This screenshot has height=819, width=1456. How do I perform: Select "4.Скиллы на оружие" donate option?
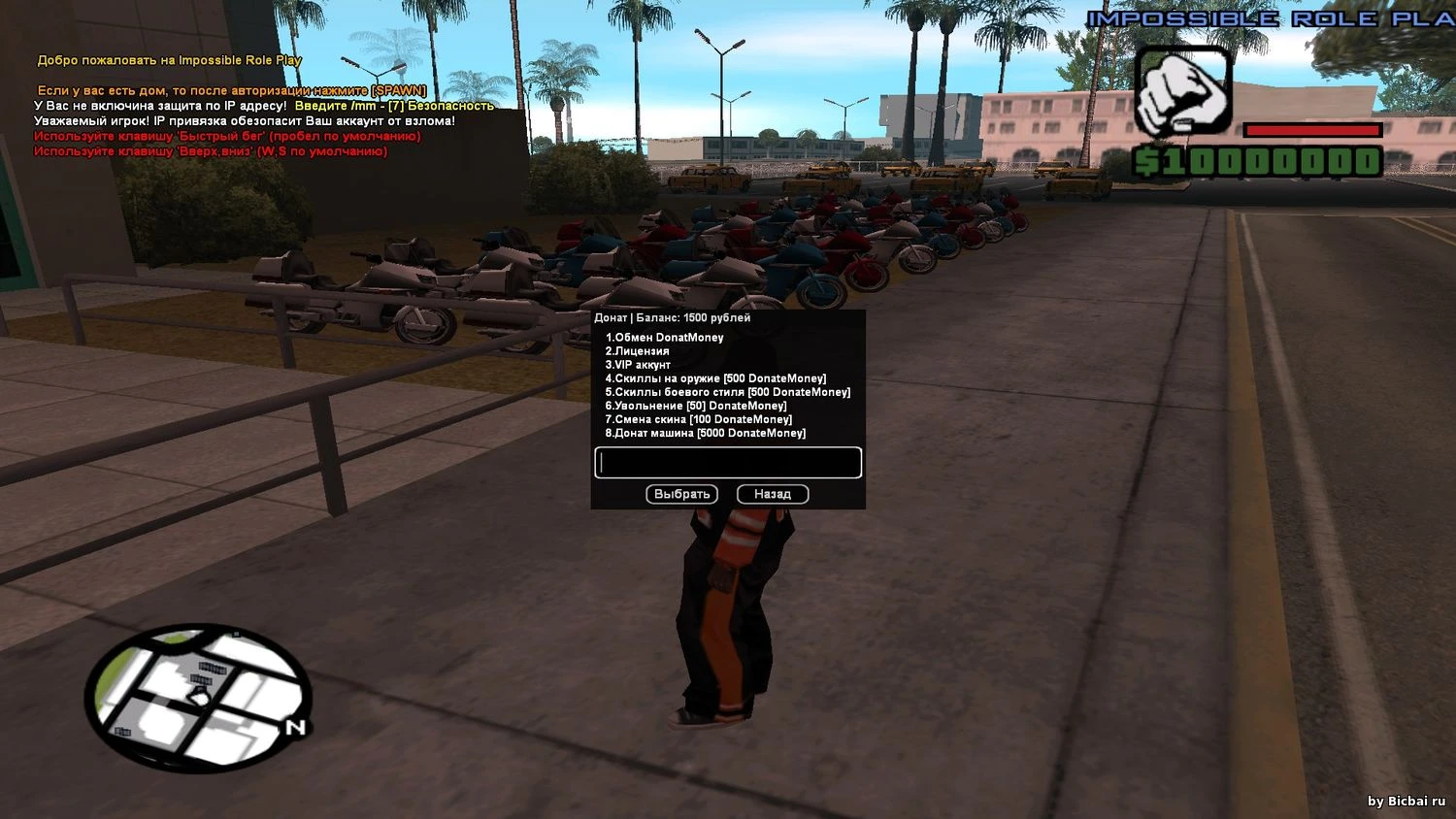[x=716, y=378]
